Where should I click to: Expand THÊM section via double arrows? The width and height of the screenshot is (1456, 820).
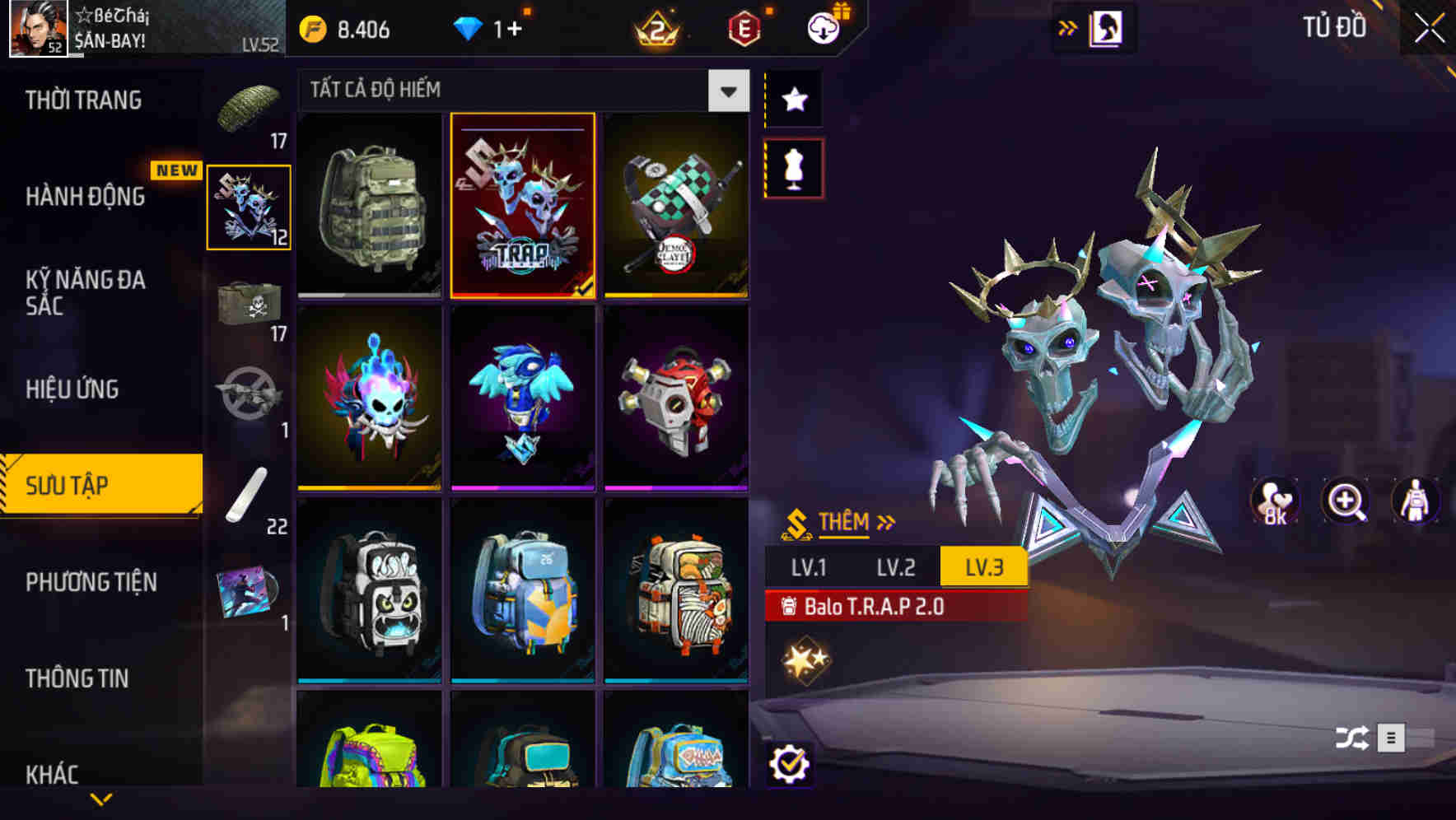pyautogui.click(x=888, y=519)
